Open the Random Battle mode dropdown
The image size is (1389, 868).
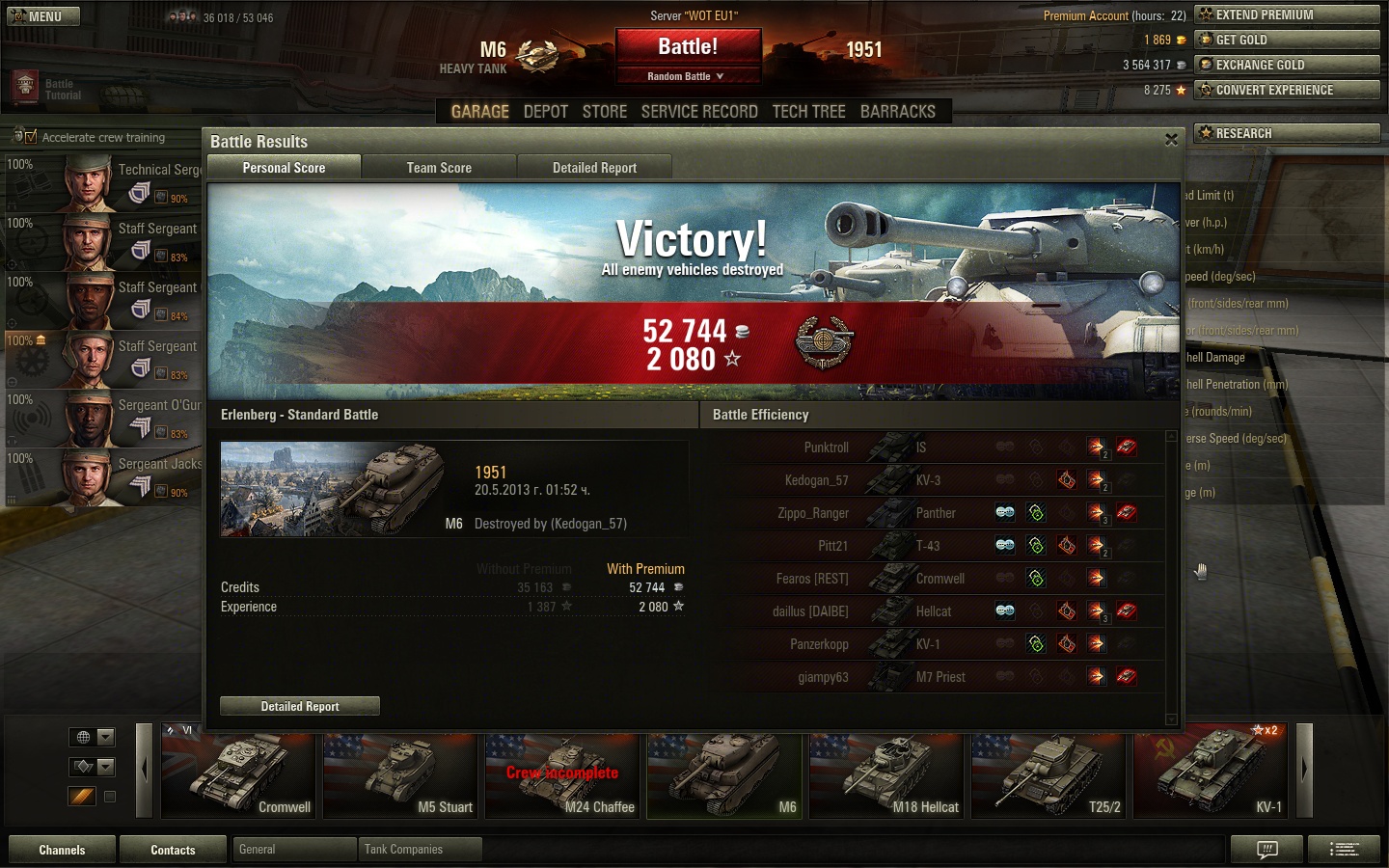click(x=688, y=76)
